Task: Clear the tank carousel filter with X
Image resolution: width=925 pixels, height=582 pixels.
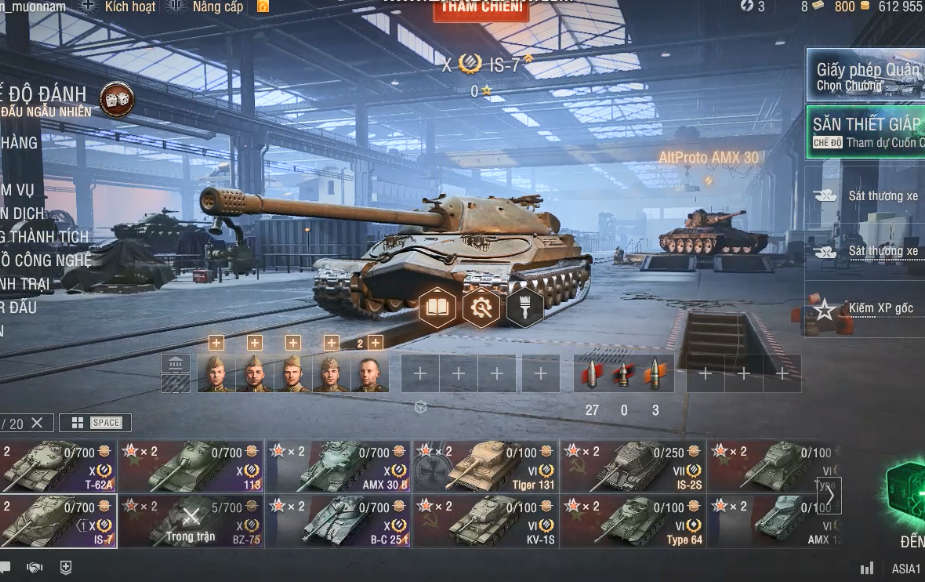Action: tap(37, 423)
